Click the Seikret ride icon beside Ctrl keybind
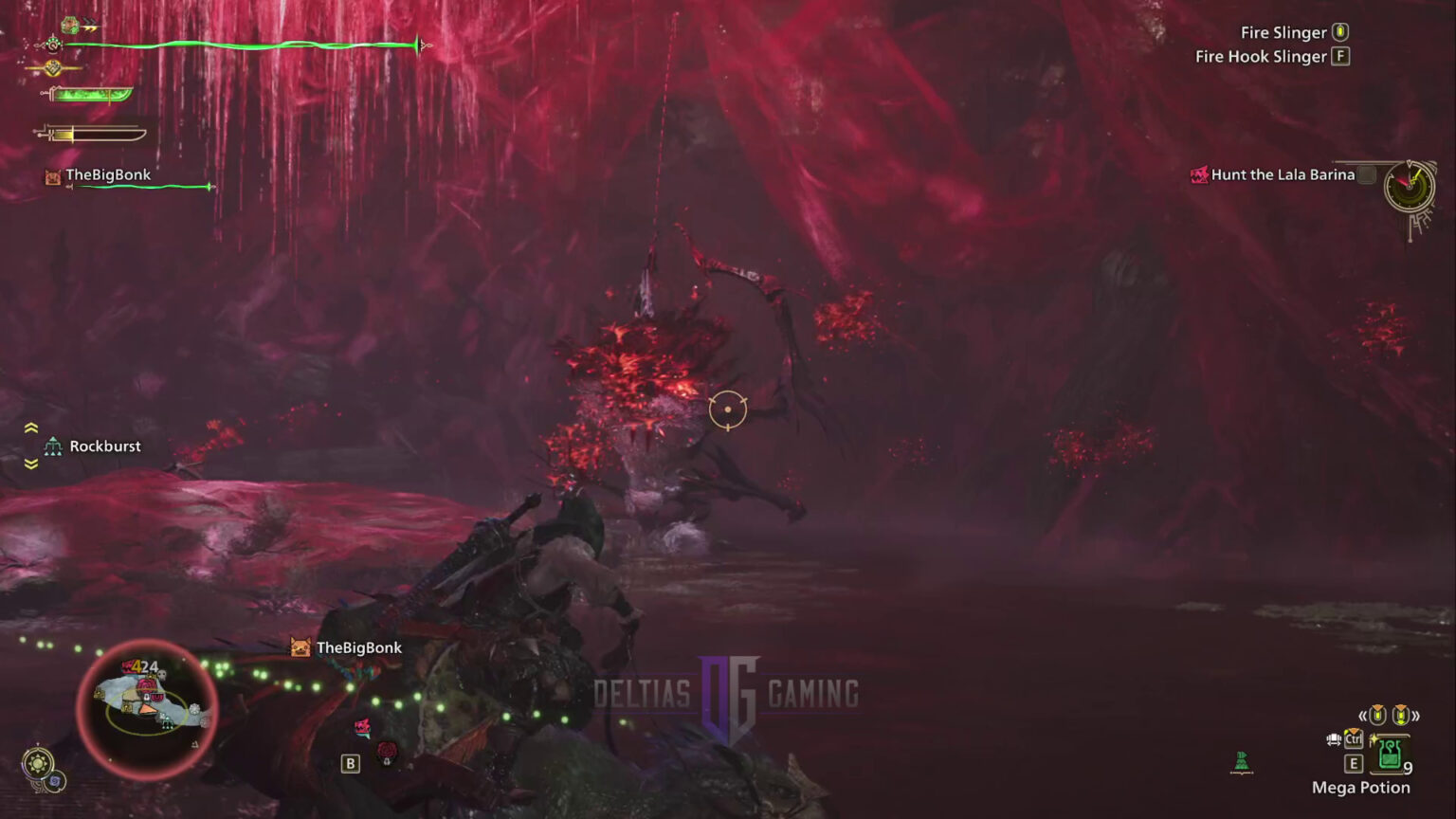The height and width of the screenshot is (819, 1456). tap(1335, 739)
